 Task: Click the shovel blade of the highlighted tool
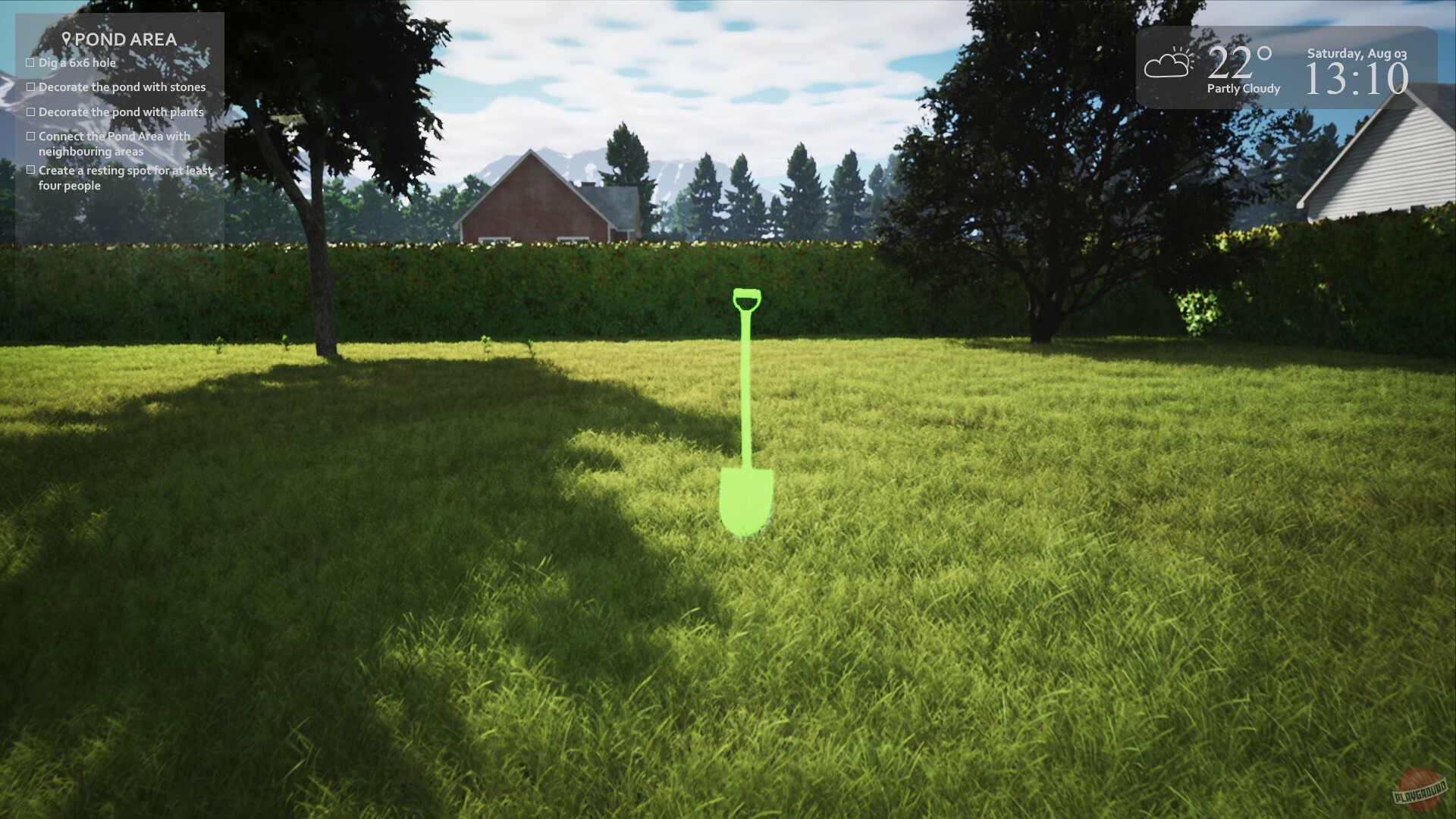click(746, 500)
